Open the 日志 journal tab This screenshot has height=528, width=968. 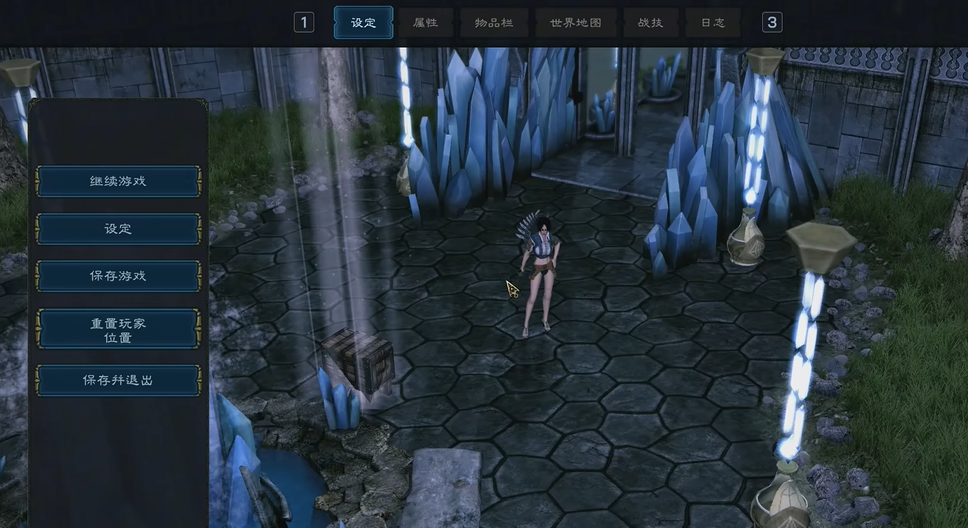[x=713, y=22]
